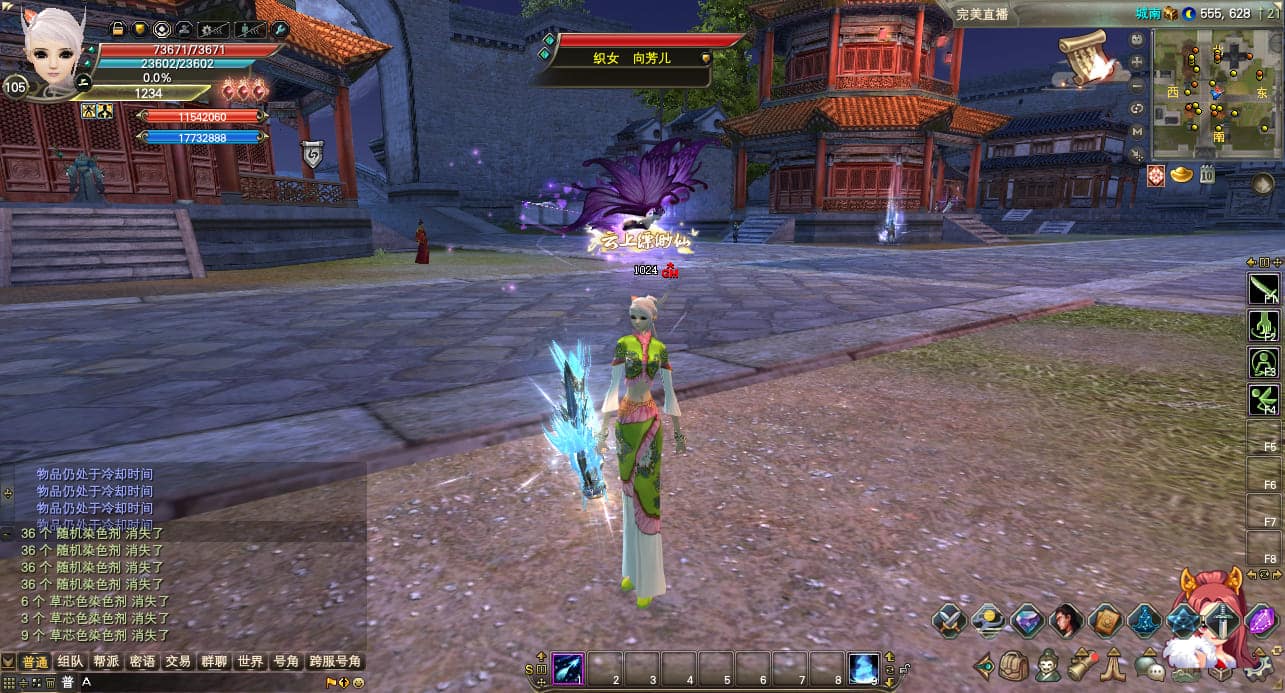Screen dimensions: 1285x693
Task: Zoom out the minimap with minus button
Action: [x=1137, y=84]
